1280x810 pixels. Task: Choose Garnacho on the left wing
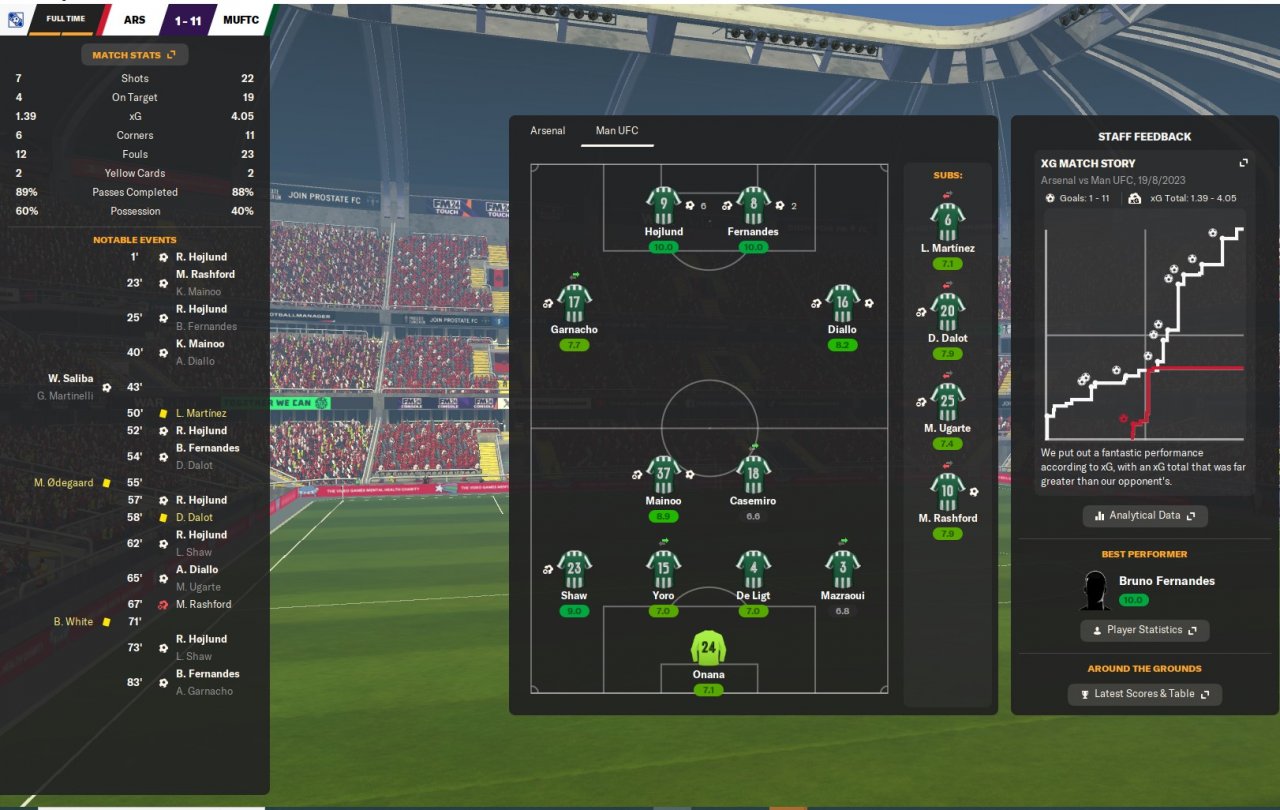(x=574, y=304)
